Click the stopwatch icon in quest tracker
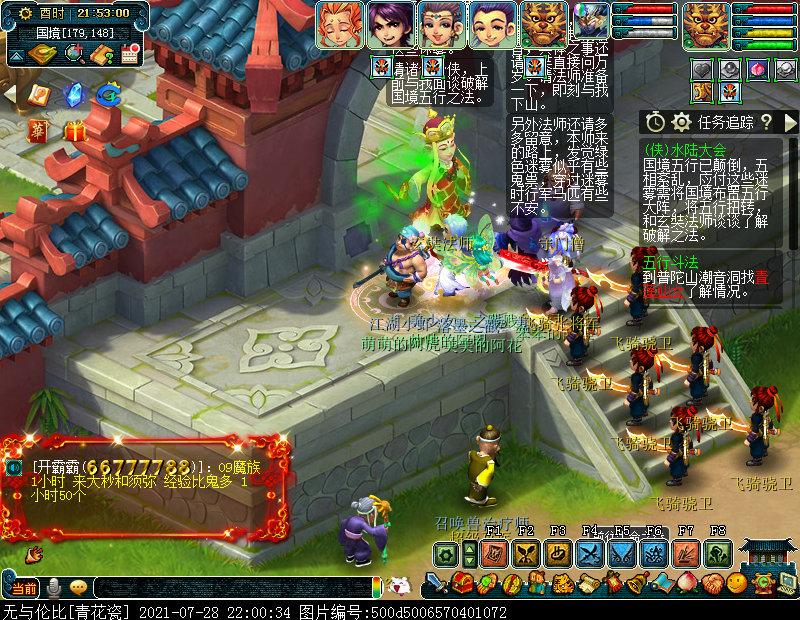 pos(655,122)
